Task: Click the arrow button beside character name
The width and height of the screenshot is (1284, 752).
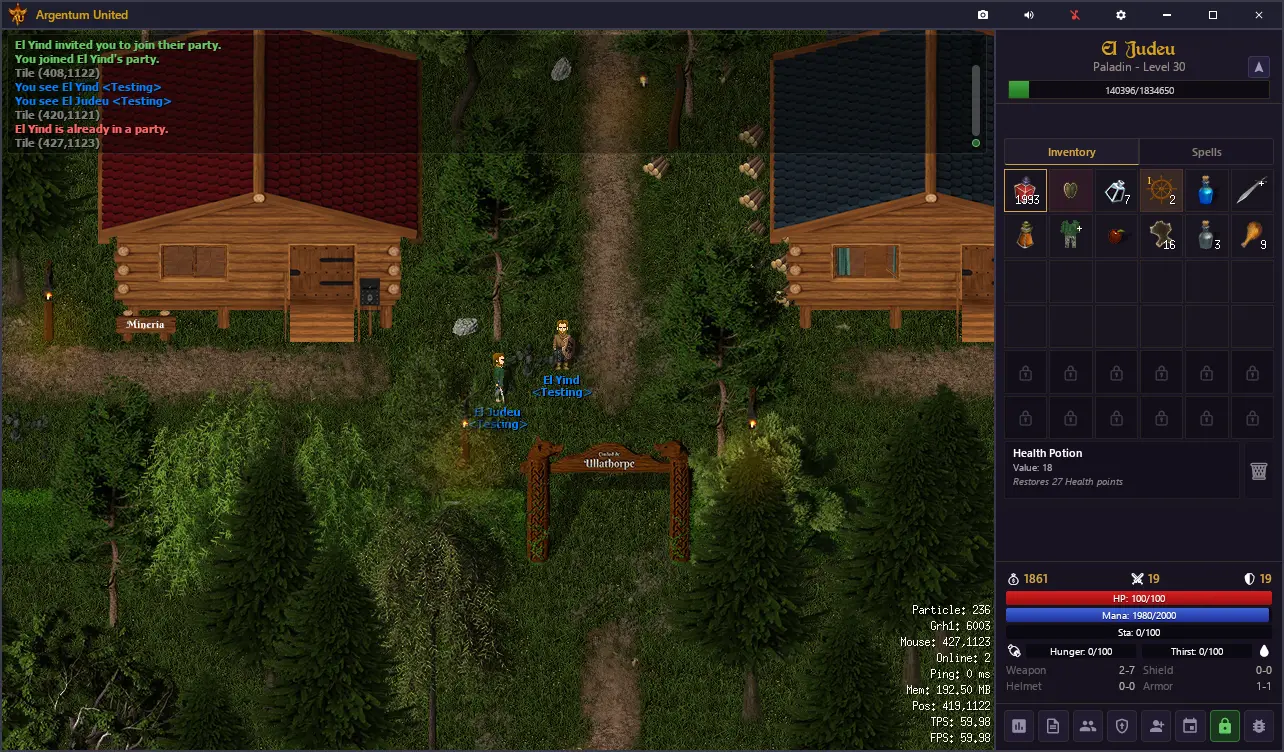Action: click(1258, 67)
